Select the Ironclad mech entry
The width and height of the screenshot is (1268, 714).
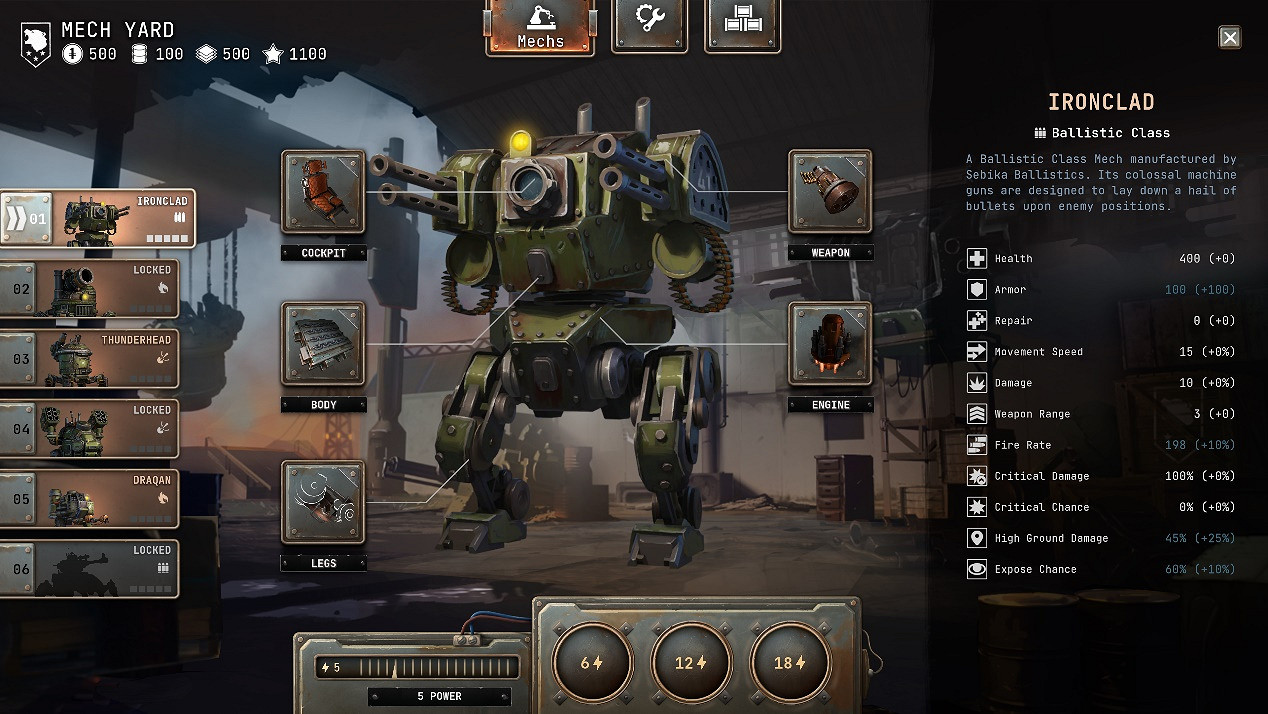98,218
